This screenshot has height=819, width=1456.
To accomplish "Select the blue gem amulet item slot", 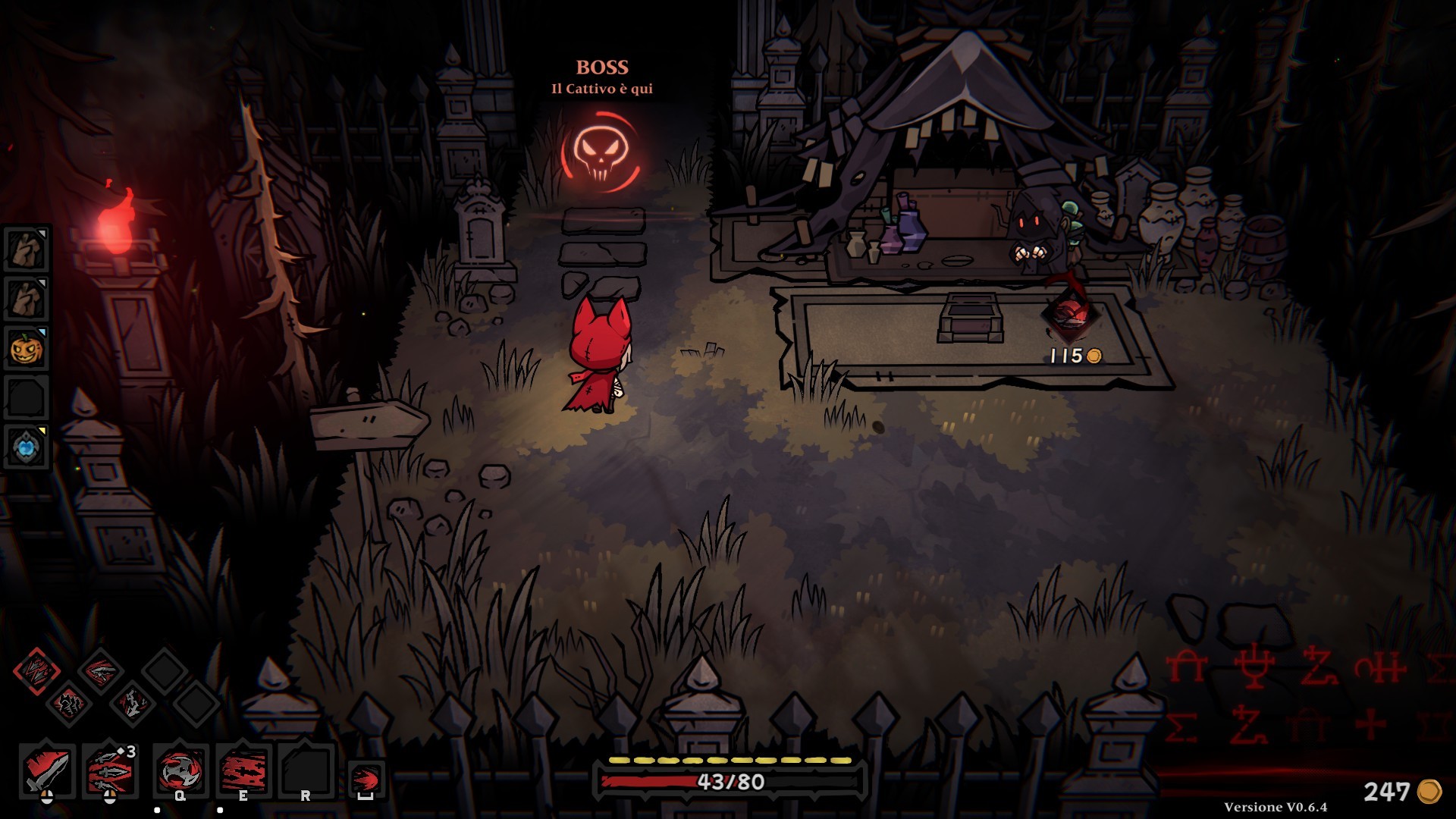I will (27, 447).
